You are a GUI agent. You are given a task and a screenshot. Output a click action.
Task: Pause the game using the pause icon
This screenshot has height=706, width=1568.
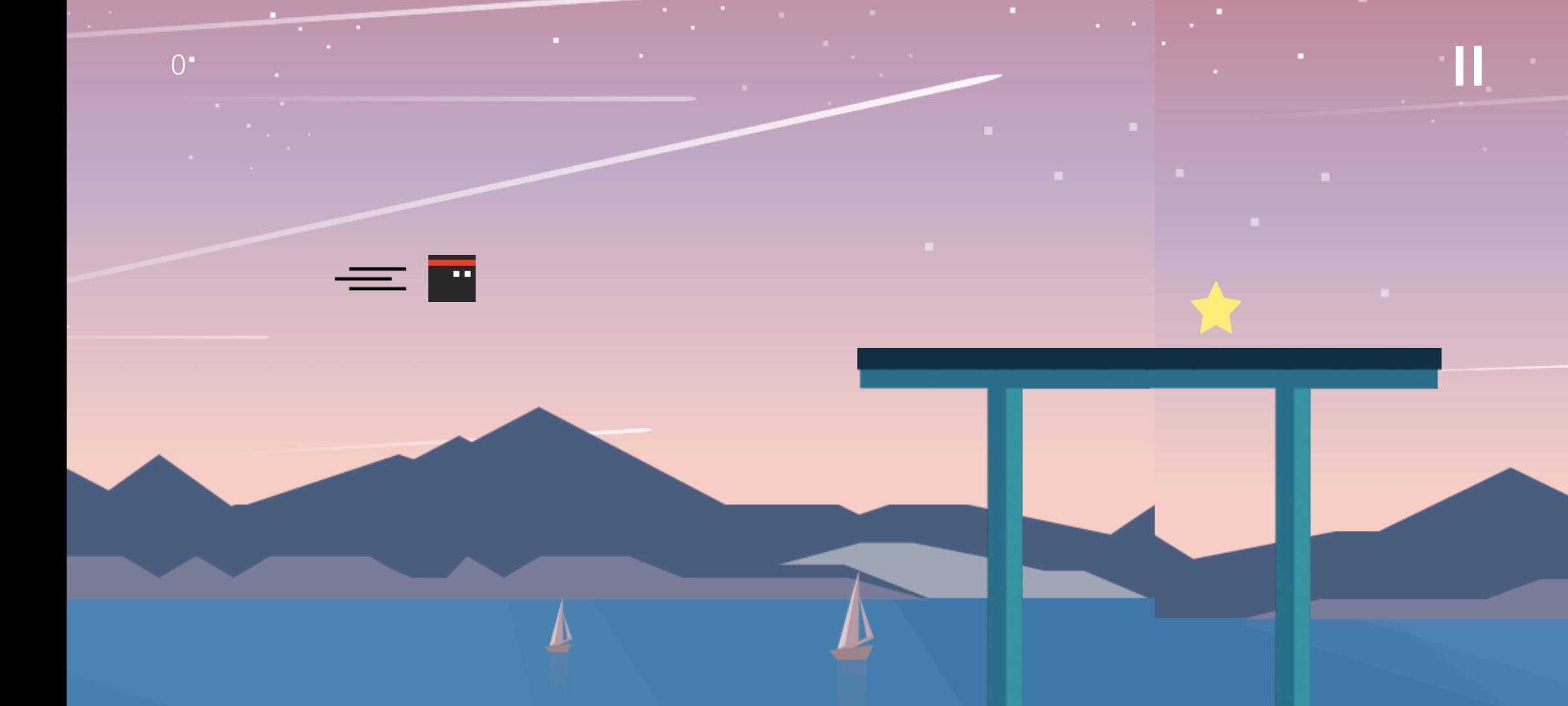pyautogui.click(x=1468, y=65)
